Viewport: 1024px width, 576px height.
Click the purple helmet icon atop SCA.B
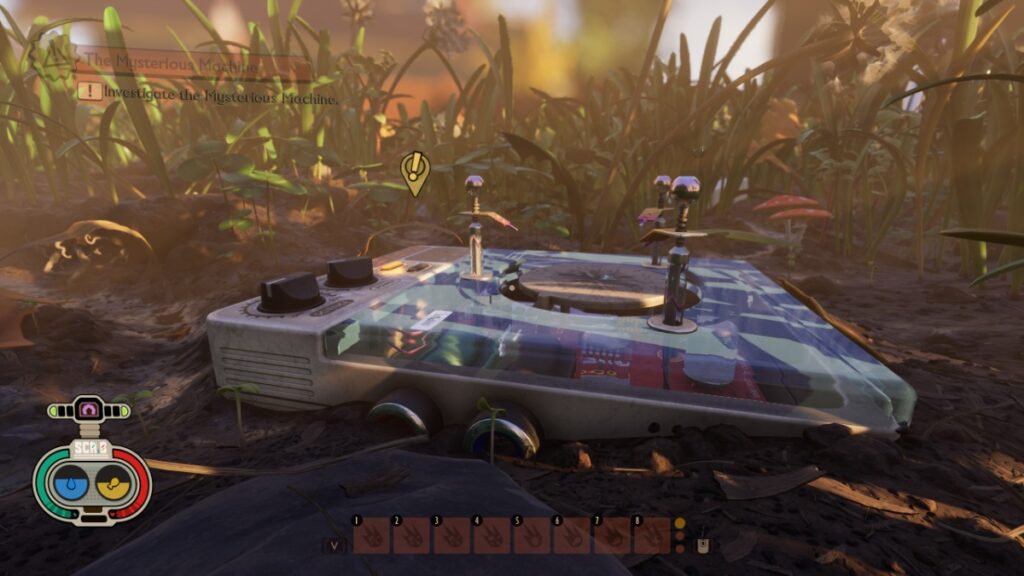90,408
